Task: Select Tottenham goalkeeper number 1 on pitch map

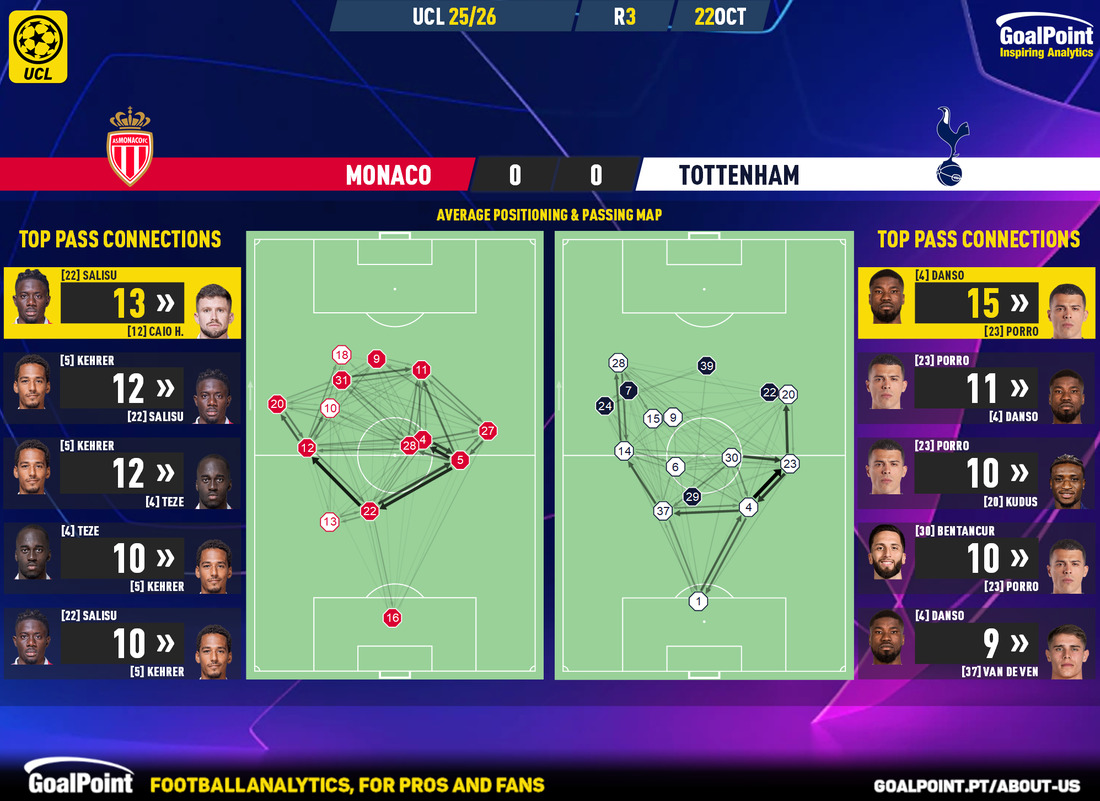Action: point(698,601)
